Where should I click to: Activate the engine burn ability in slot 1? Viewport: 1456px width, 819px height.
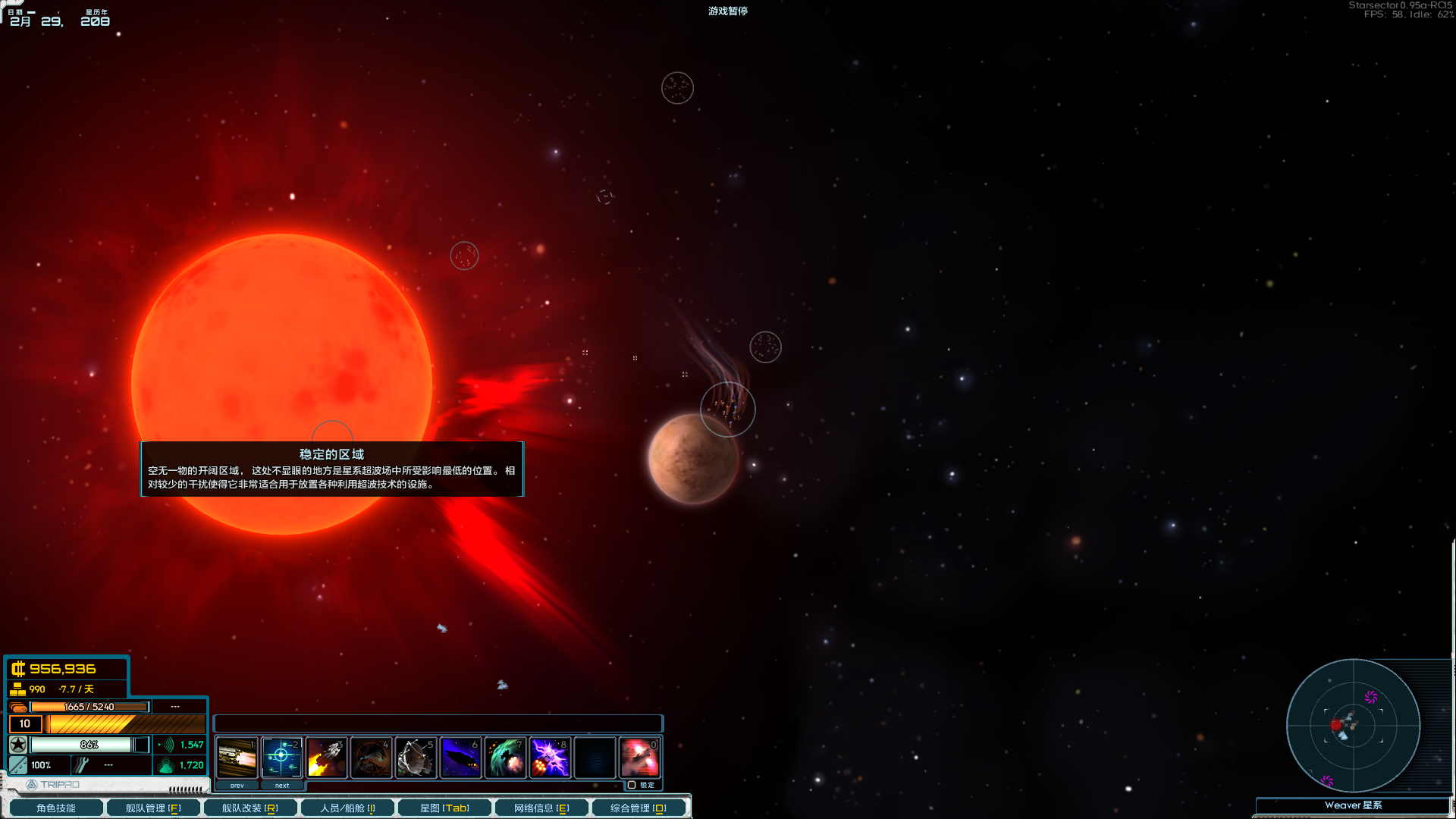click(237, 757)
